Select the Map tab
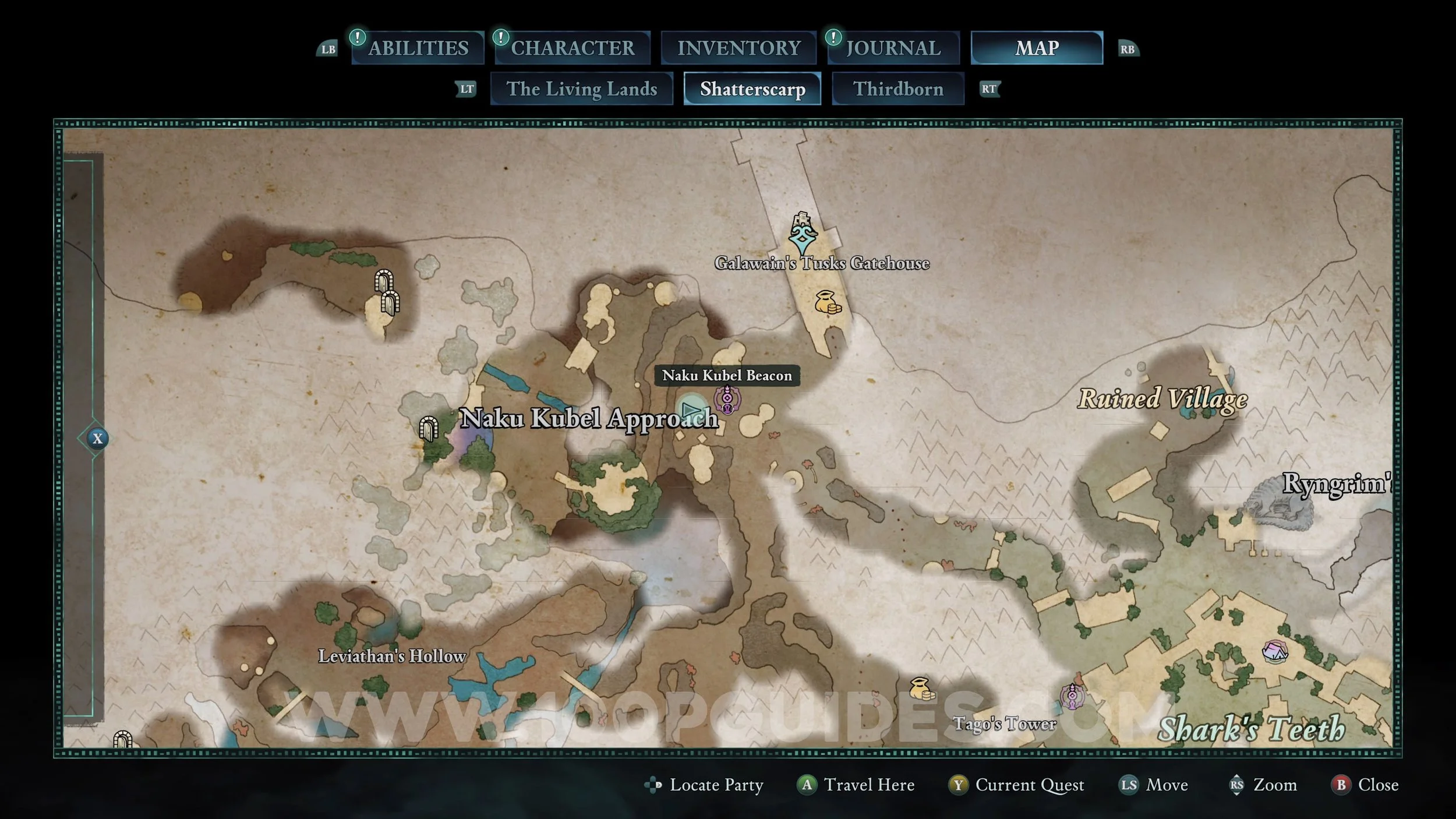The height and width of the screenshot is (819, 1456). click(1037, 48)
